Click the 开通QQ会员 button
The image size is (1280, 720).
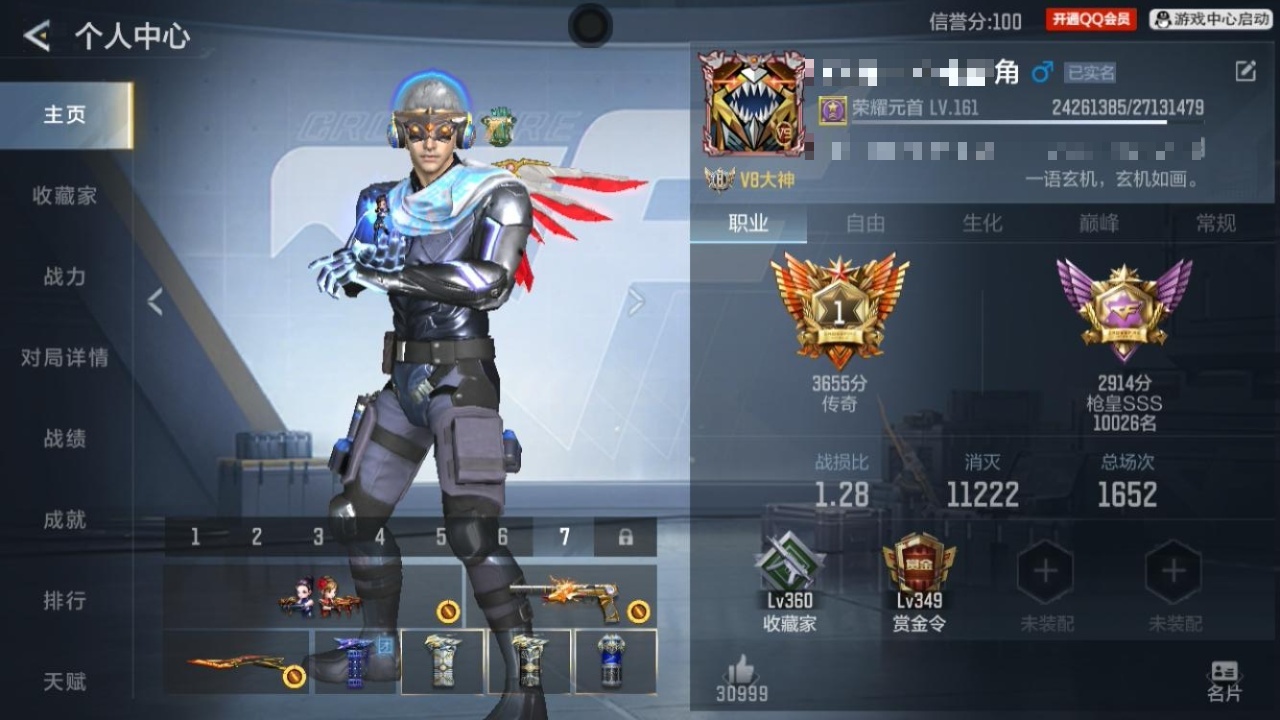[1091, 19]
